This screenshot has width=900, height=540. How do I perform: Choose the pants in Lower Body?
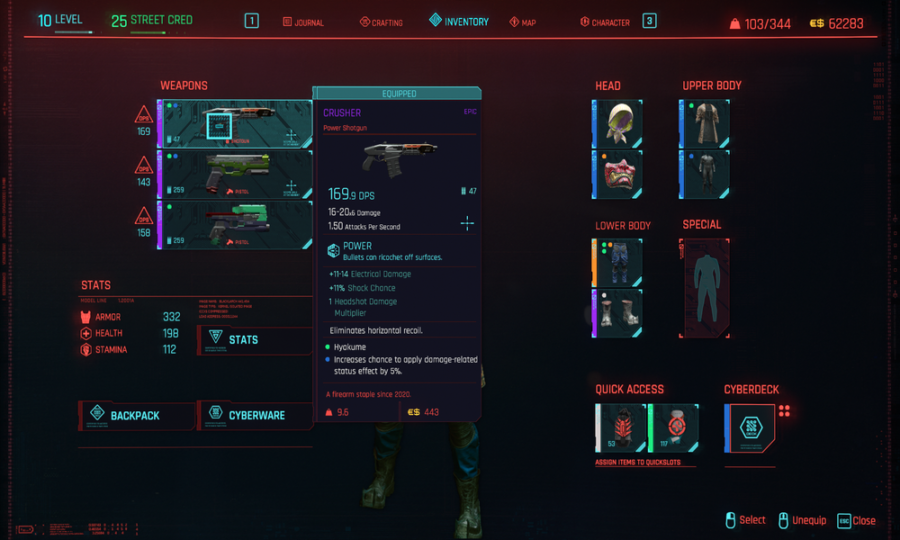tap(621, 263)
